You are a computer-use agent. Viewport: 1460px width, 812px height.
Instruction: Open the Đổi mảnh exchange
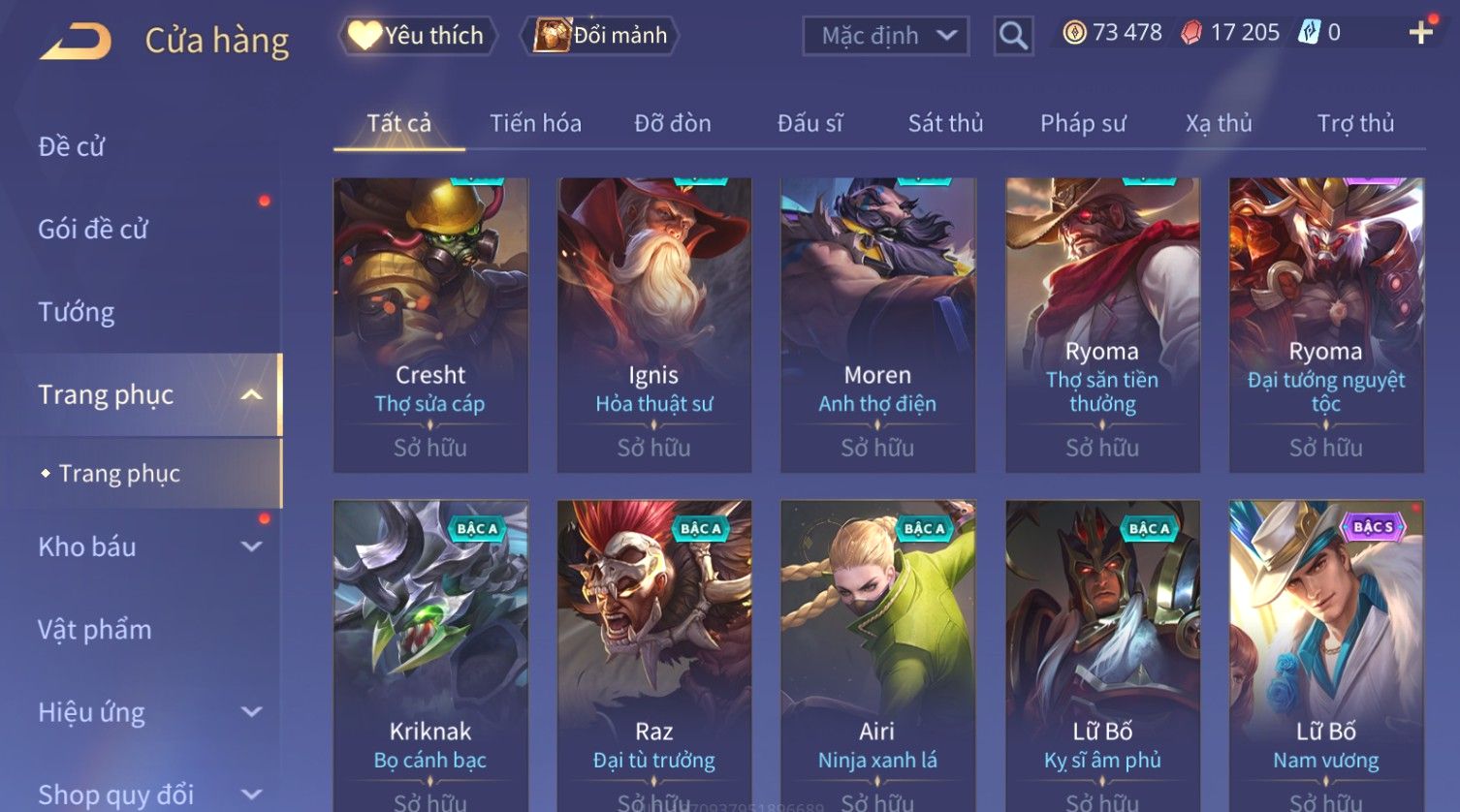click(x=601, y=36)
